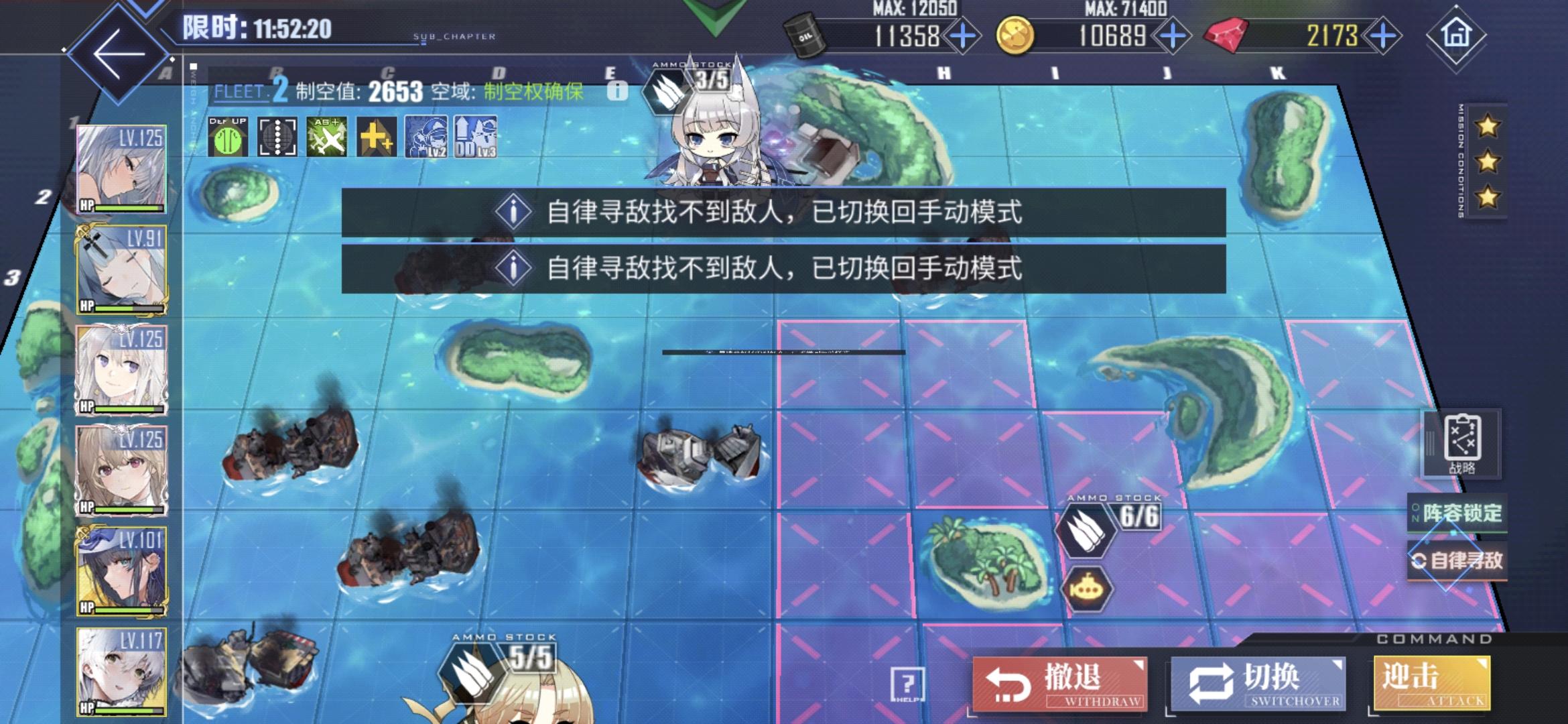The width and height of the screenshot is (1568, 724).
Task: Open the AS+ air support buff icon
Action: (x=328, y=137)
